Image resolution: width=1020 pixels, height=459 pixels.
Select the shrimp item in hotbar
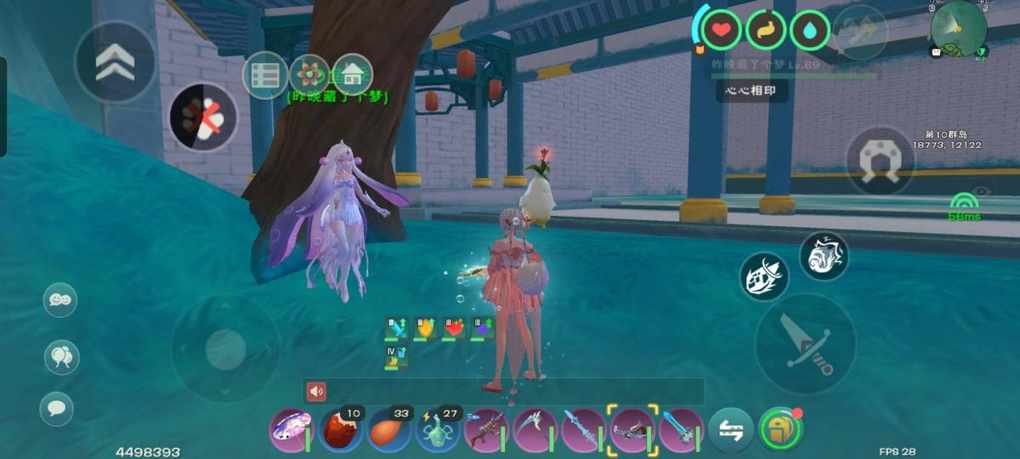tap(293, 431)
